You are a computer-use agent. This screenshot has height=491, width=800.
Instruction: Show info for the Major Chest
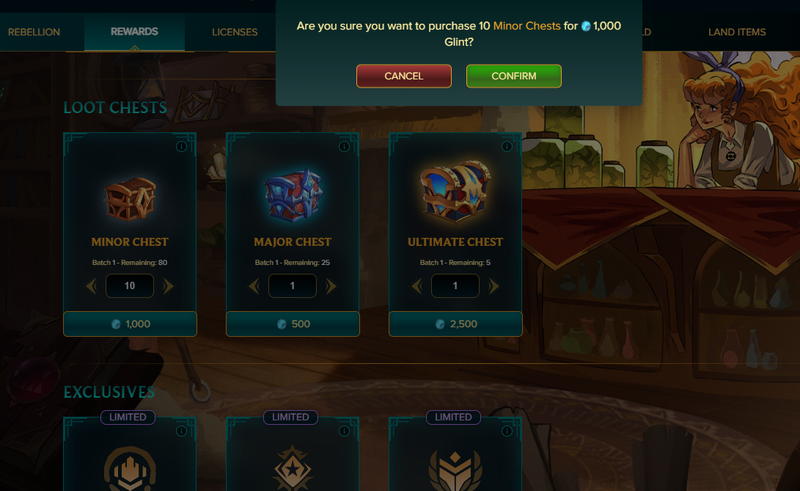[344, 146]
